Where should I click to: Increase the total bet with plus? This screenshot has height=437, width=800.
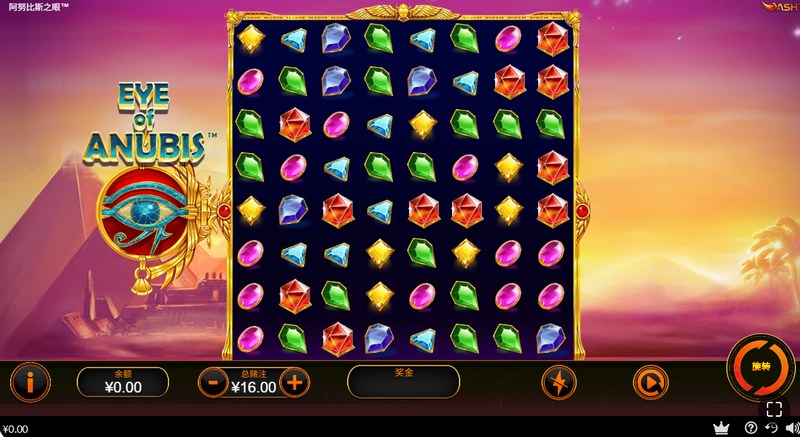coord(293,381)
